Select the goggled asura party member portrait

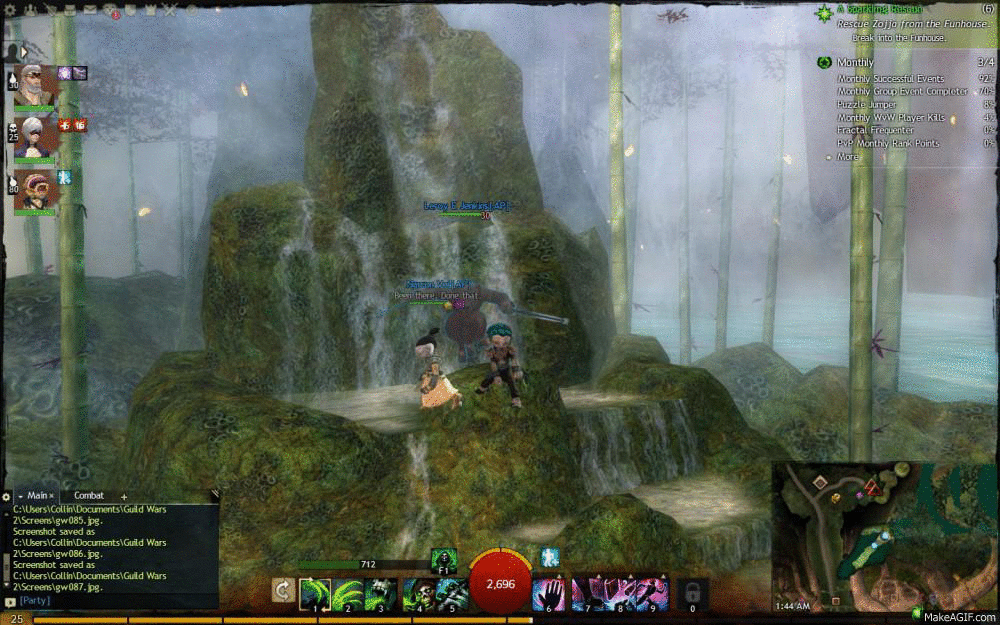click(x=34, y=190)
